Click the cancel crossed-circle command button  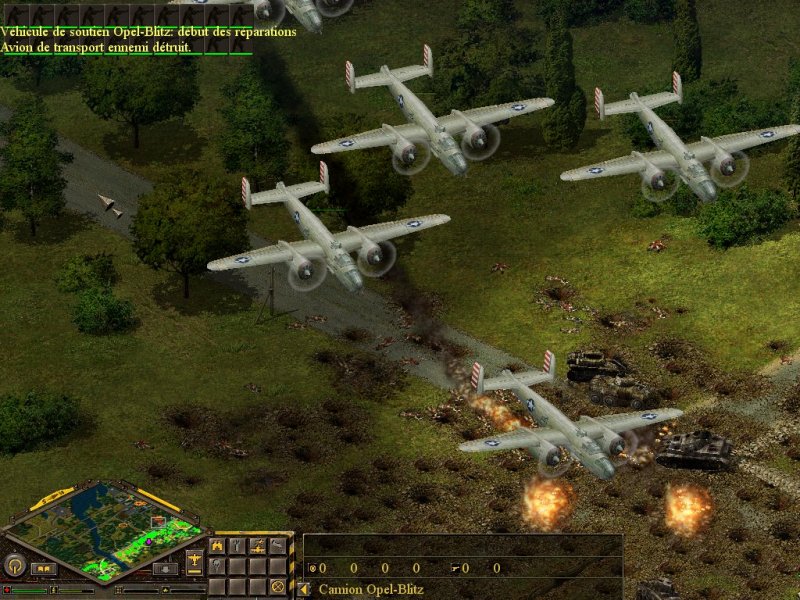click(277, 587)
